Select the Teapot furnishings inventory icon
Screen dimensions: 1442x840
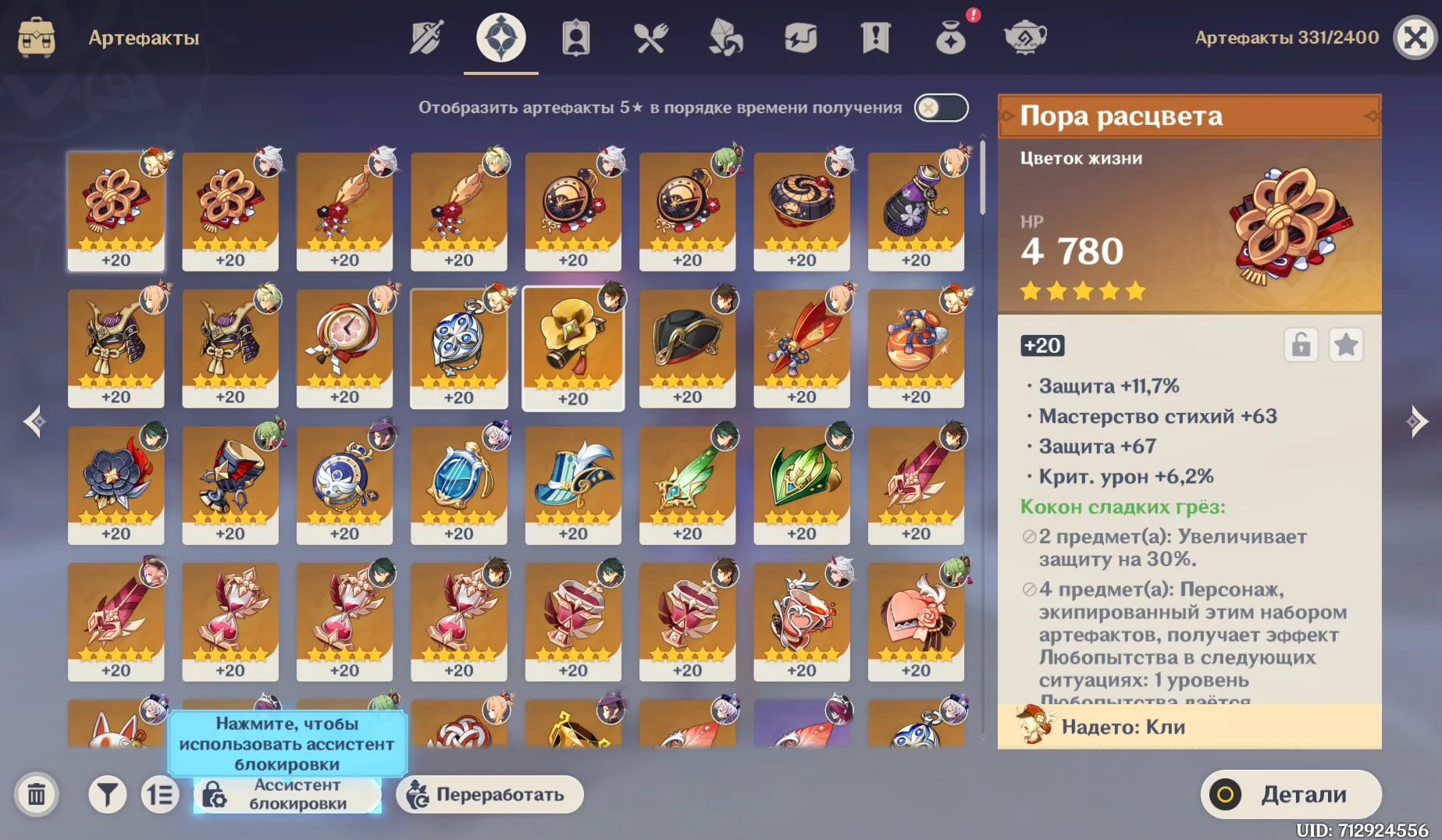[x=1025, y=36]
